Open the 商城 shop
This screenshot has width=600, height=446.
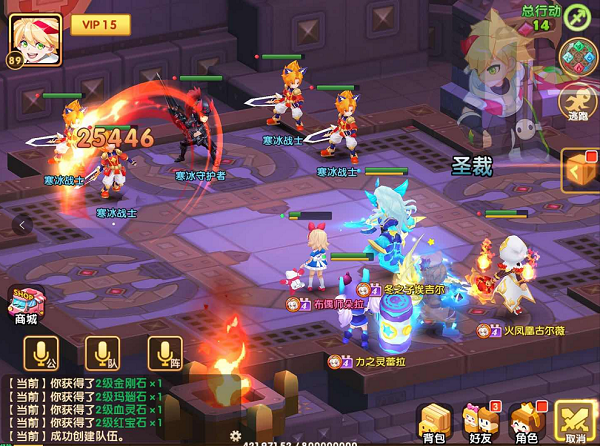[x=26, y=303]
